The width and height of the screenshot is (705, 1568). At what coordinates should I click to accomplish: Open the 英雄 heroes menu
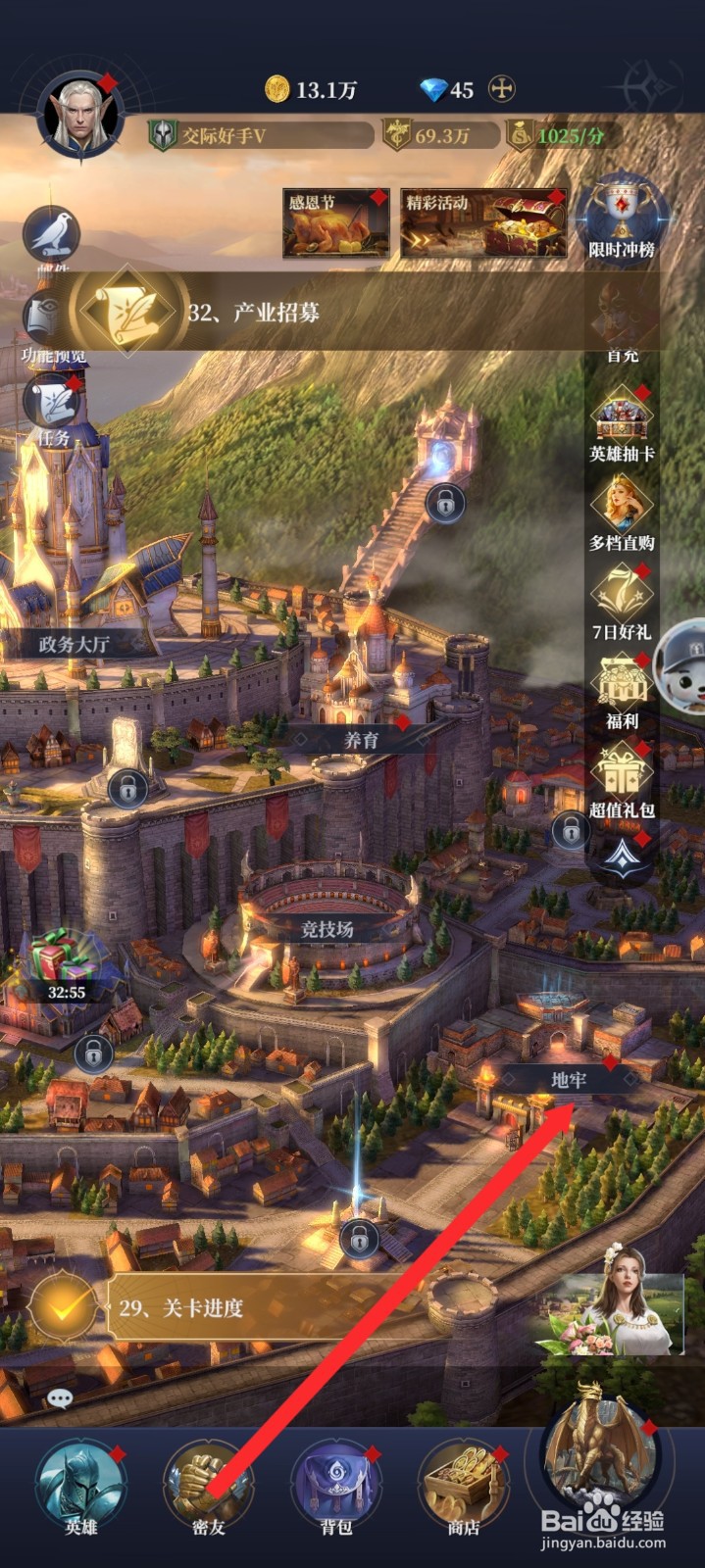(80, 1485)
